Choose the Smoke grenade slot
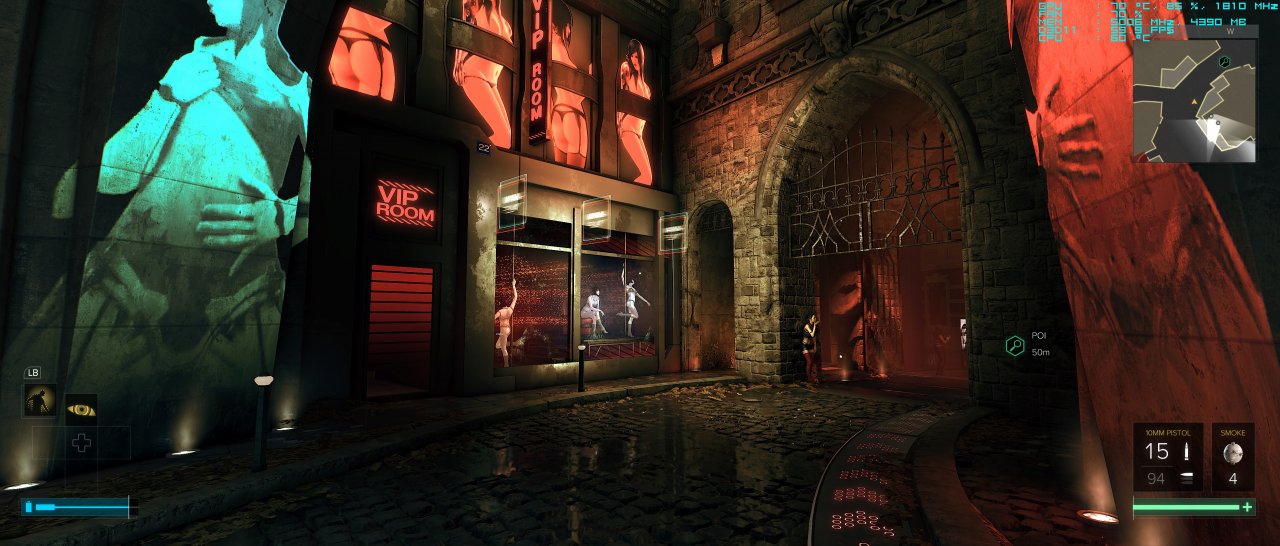 [1233, 457]
